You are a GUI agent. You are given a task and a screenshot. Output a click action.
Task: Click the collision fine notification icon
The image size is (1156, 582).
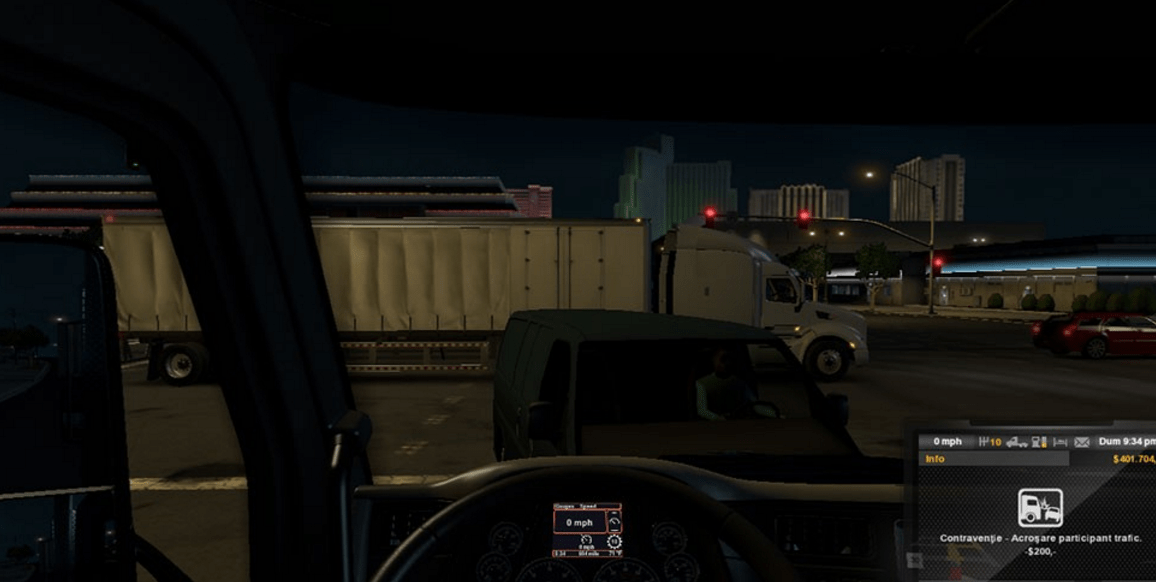click(x=1040, y=507)
